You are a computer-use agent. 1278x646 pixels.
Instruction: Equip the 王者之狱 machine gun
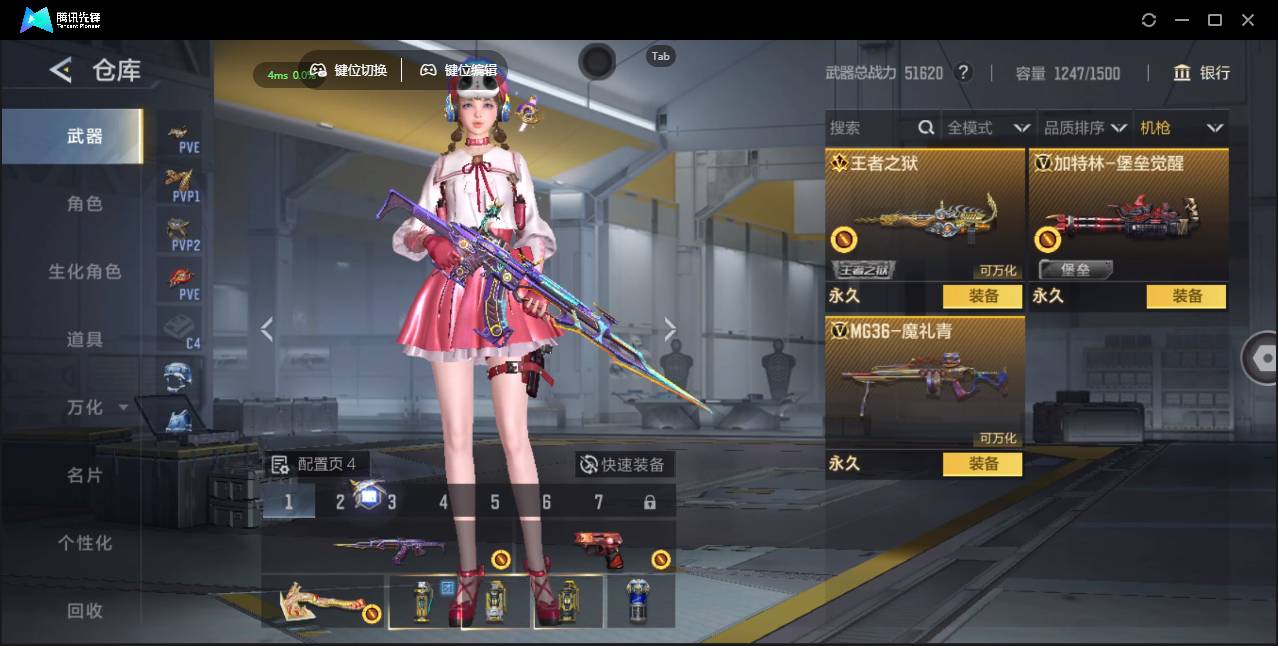pos(983,296)
